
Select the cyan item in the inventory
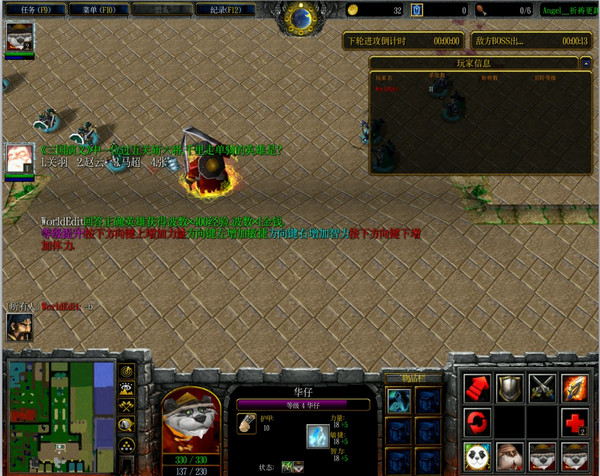pyautogui.click(x=398, y=401)
